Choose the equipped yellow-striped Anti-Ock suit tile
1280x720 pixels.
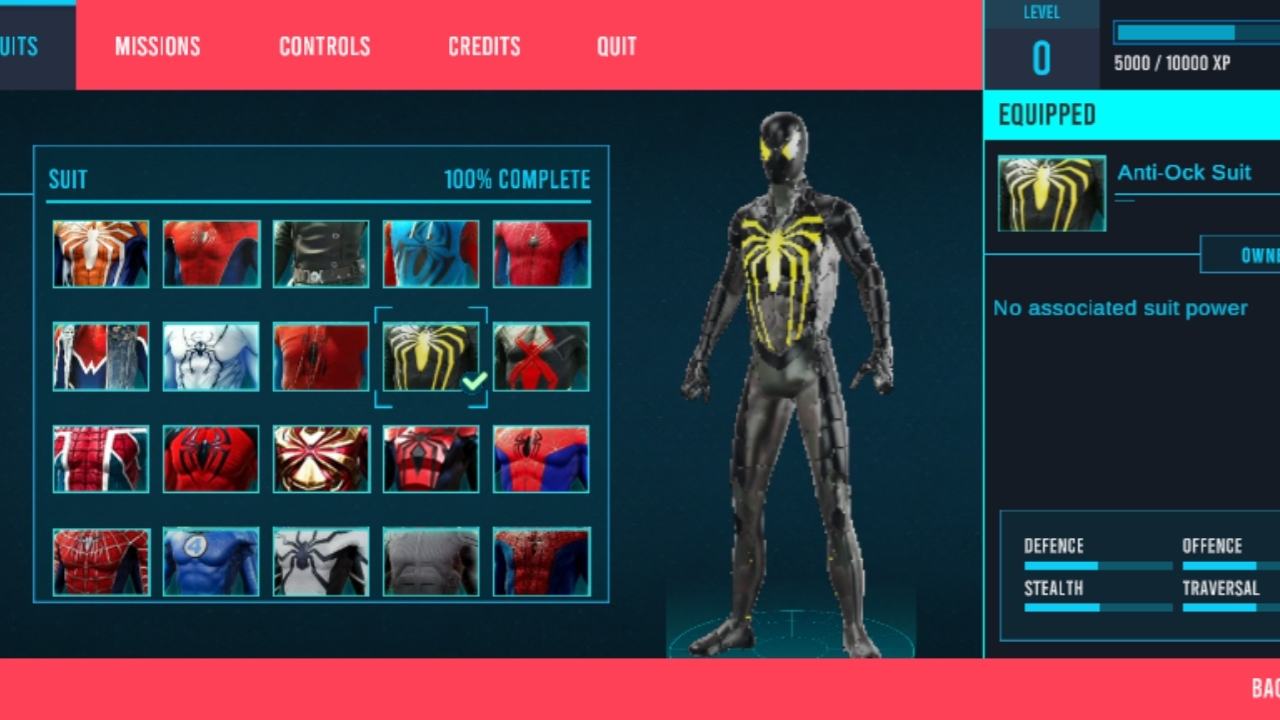coord(431,357)
